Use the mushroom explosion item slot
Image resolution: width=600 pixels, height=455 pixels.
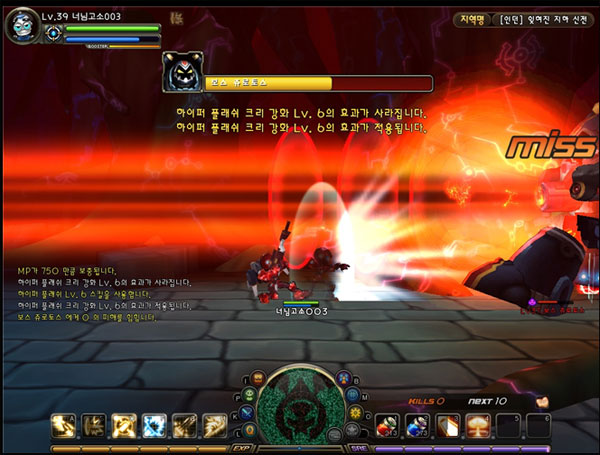[479, 426]
